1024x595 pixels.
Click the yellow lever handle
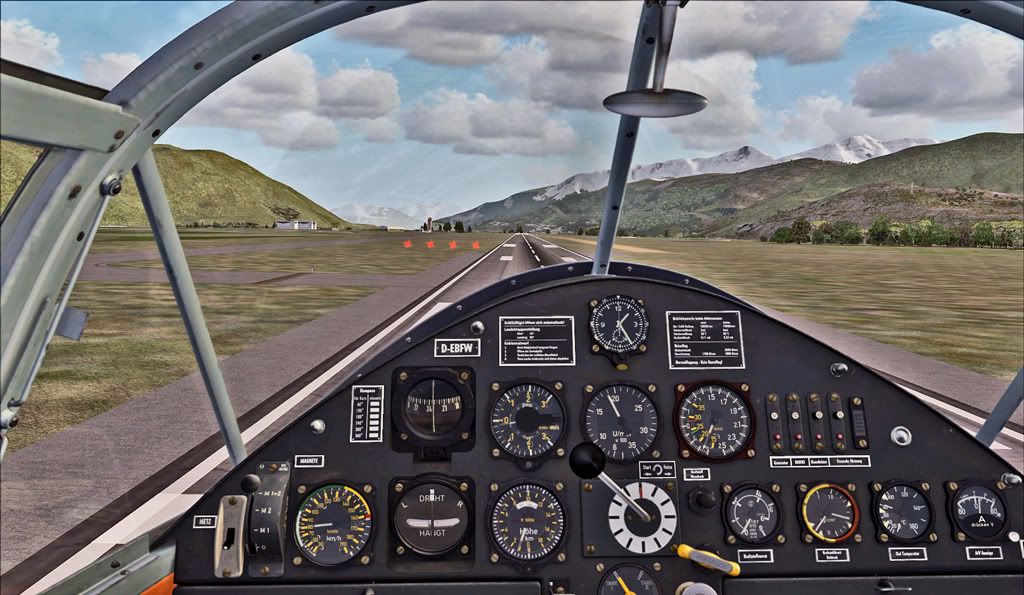707,559
